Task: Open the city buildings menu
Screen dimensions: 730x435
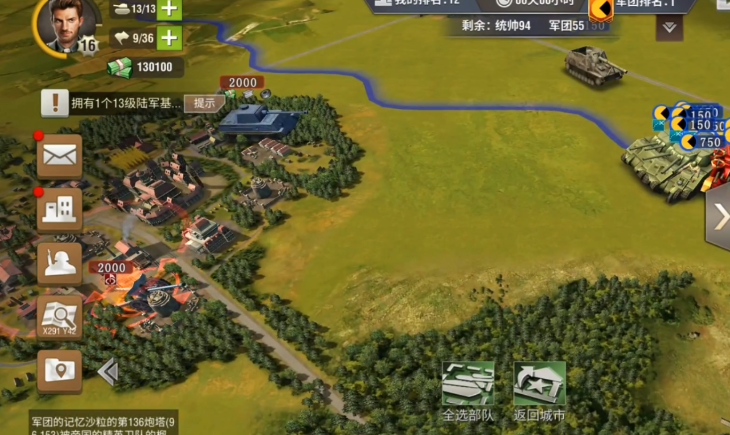Action: tap(60, 209)
